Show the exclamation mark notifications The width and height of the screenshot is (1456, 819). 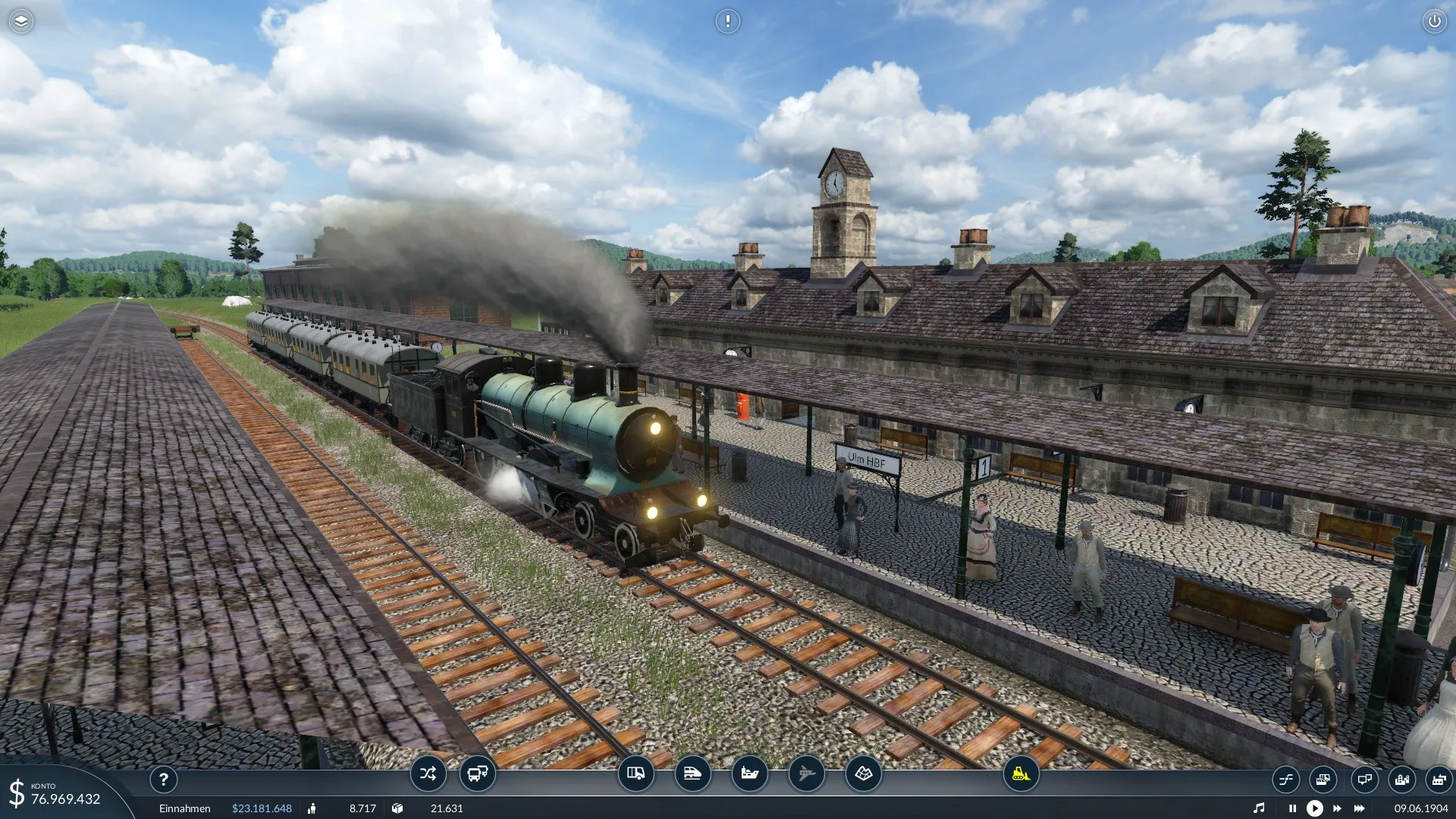coord(727,21)
